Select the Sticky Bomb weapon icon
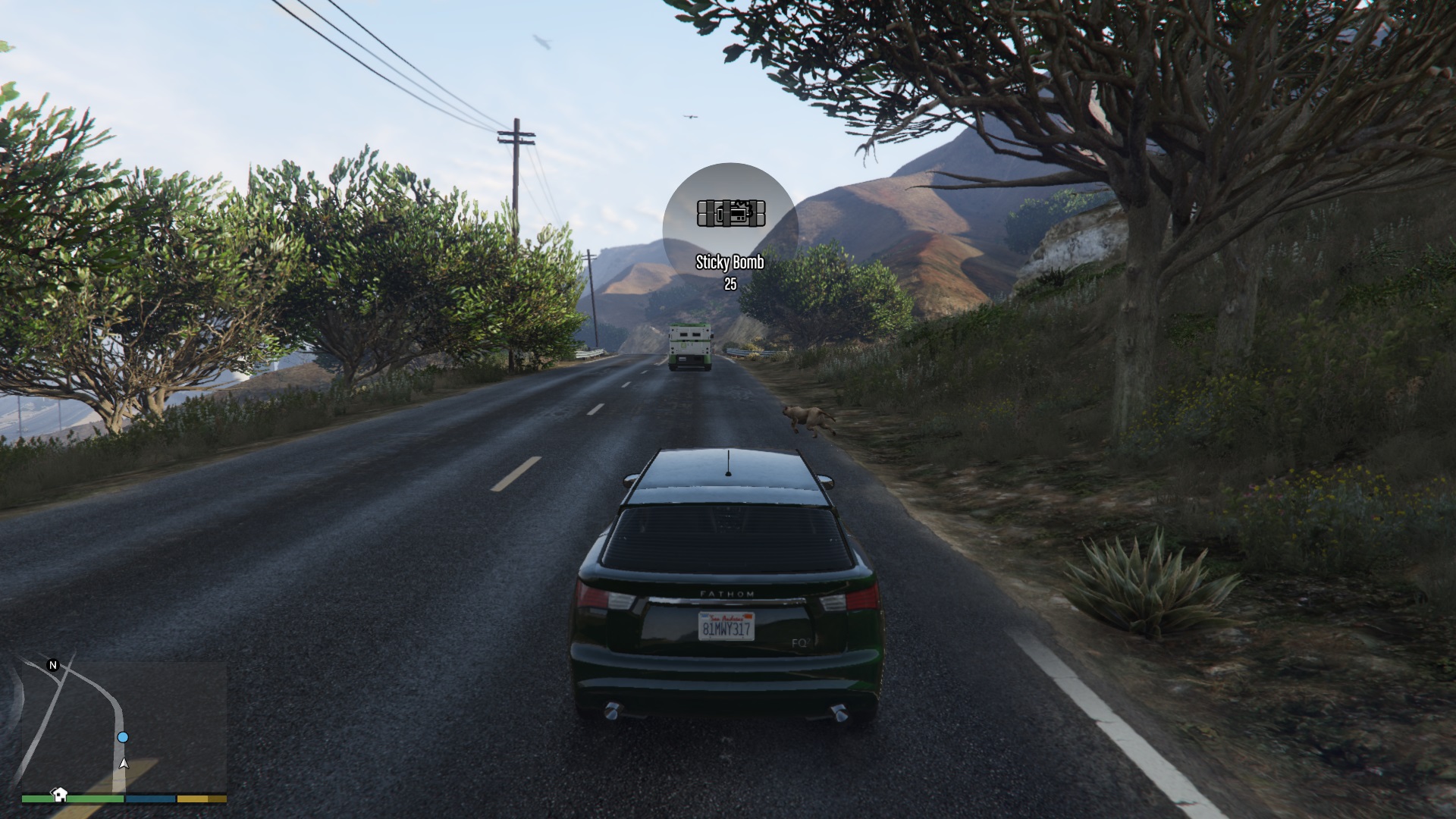This screenshot has width=1456, height=819. [730, 213]
